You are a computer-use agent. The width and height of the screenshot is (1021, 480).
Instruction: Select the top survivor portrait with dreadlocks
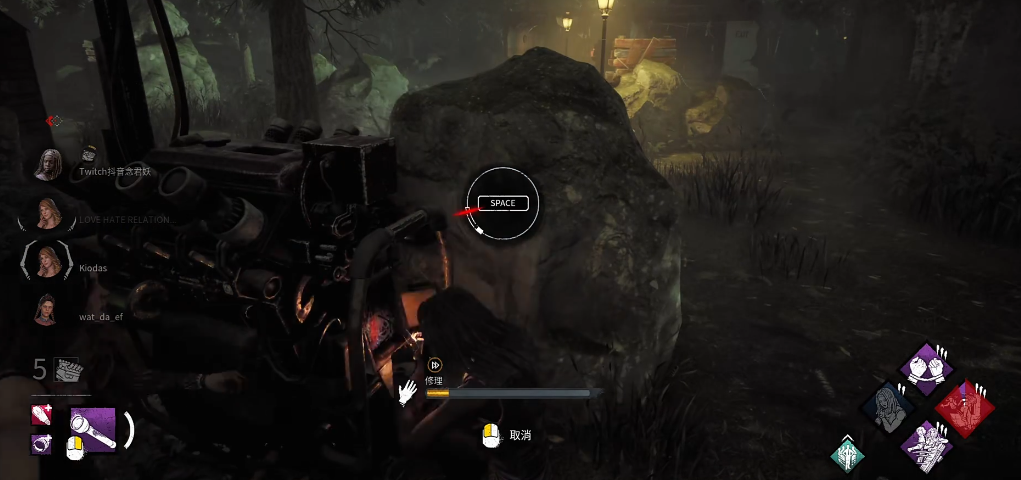click(x=47, y=164)
